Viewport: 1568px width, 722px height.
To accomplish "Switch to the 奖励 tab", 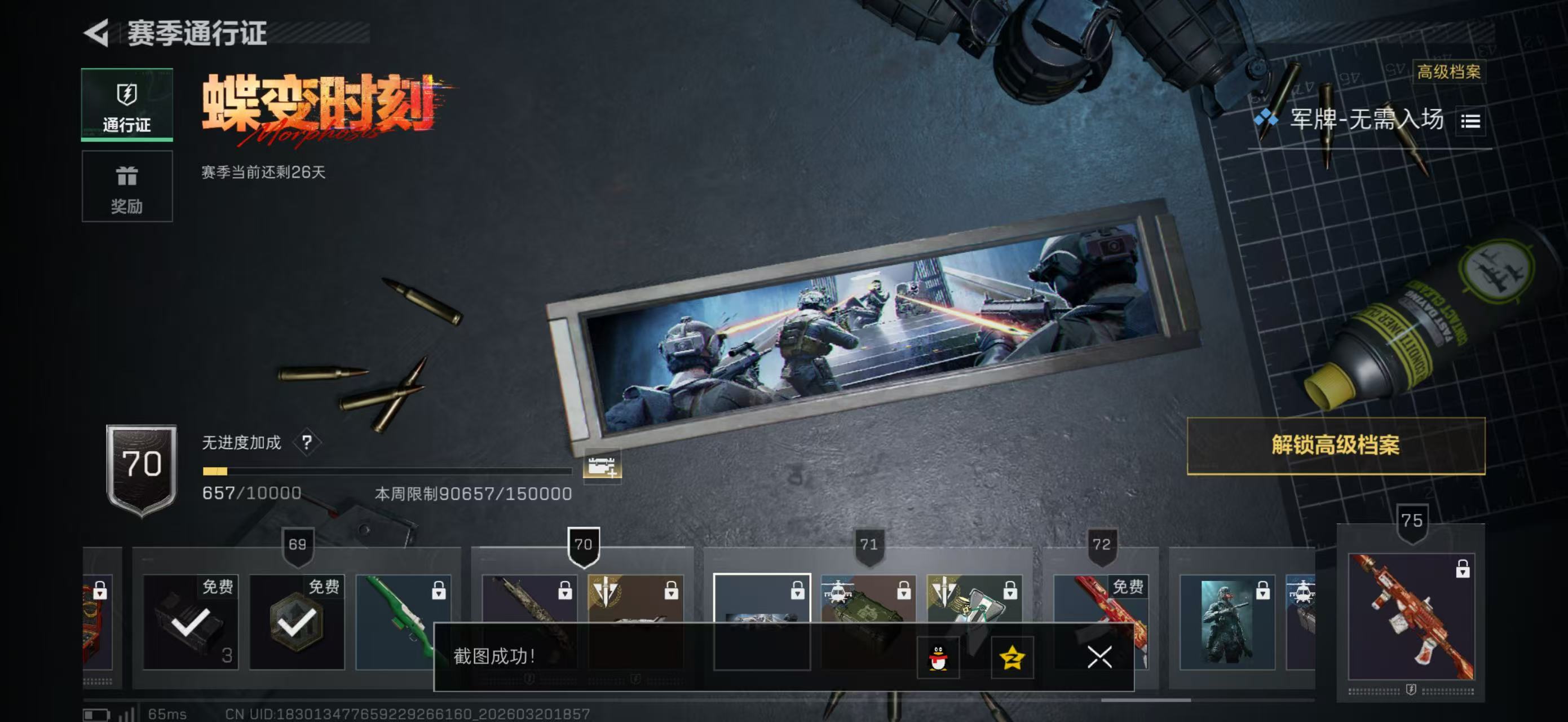I will pyautogui.click(x=127, y=187).
